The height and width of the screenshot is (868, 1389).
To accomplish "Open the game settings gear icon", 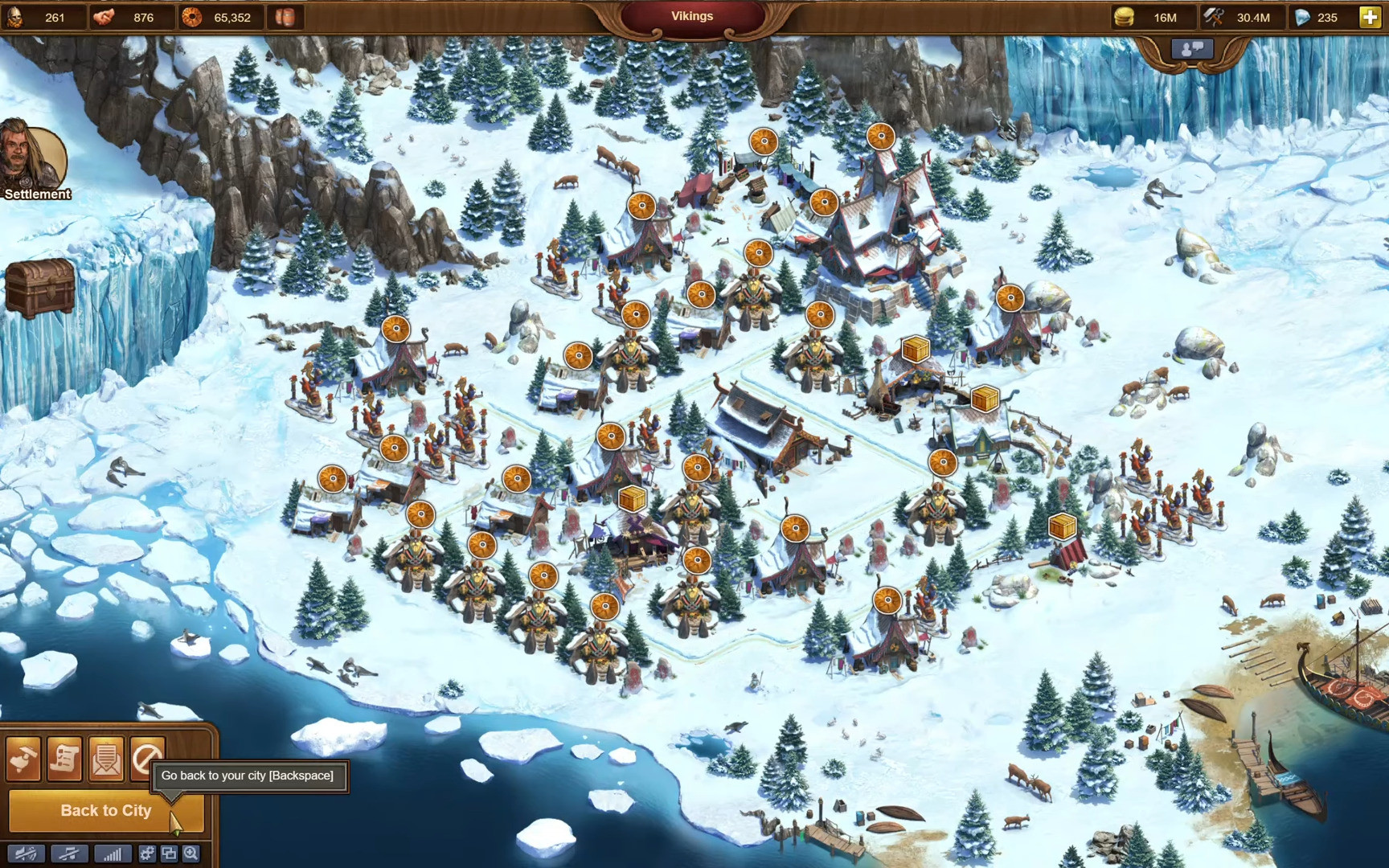I will tap(147, 854).
